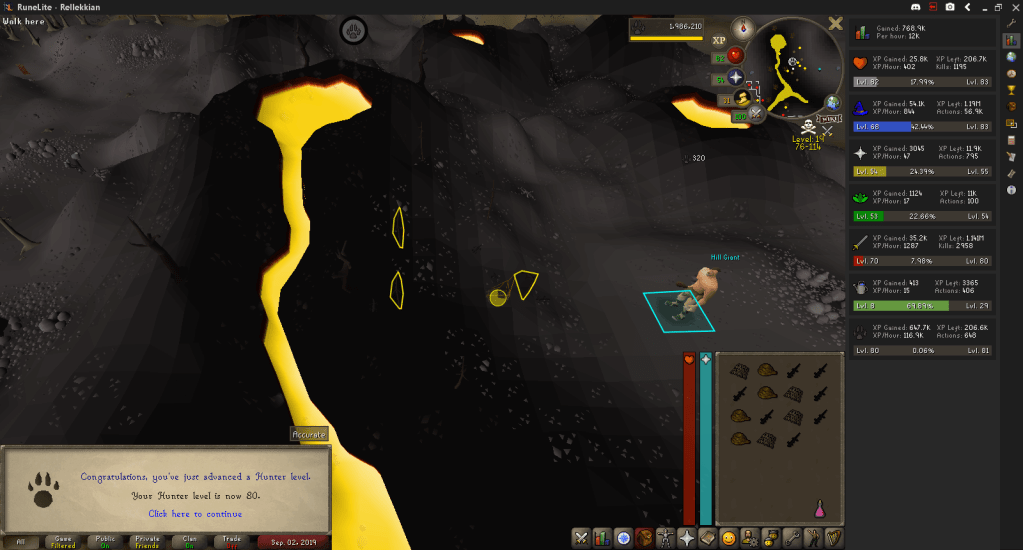1023x550 pixels.
Task: Open the Magic spellbook tab
Action: [x=708, y=537]
